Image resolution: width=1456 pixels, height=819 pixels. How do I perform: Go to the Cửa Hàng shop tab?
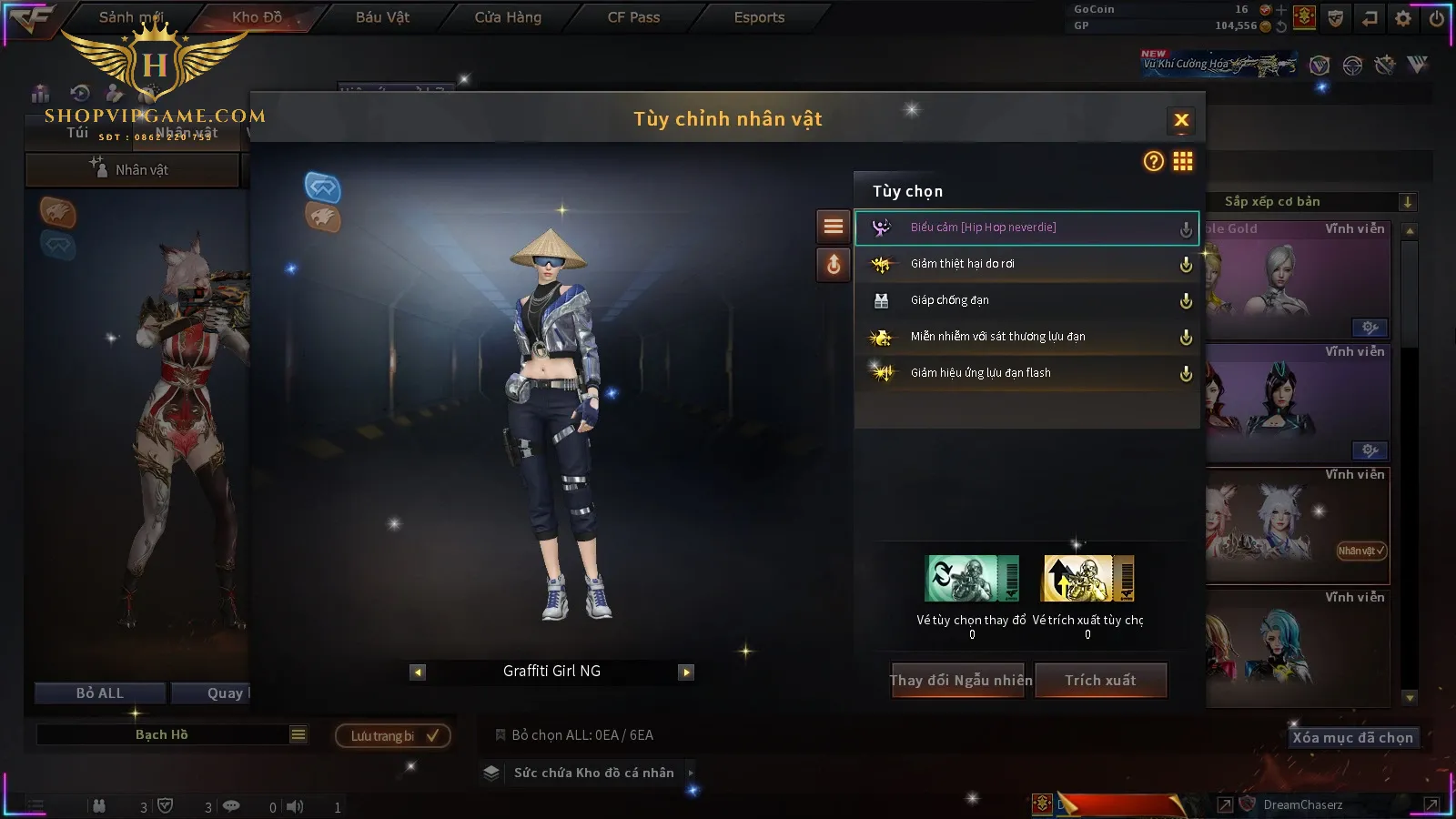coord(508,17)
